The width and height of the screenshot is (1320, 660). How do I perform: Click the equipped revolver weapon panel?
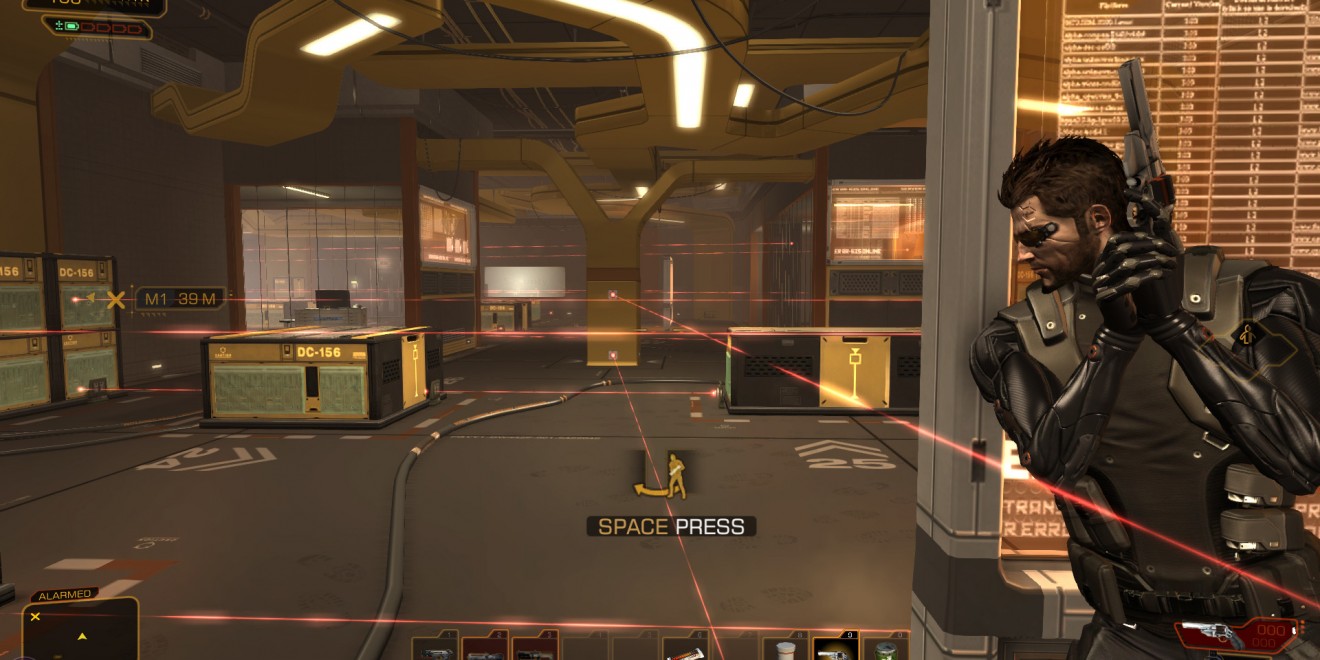(x=1239, y=634)
